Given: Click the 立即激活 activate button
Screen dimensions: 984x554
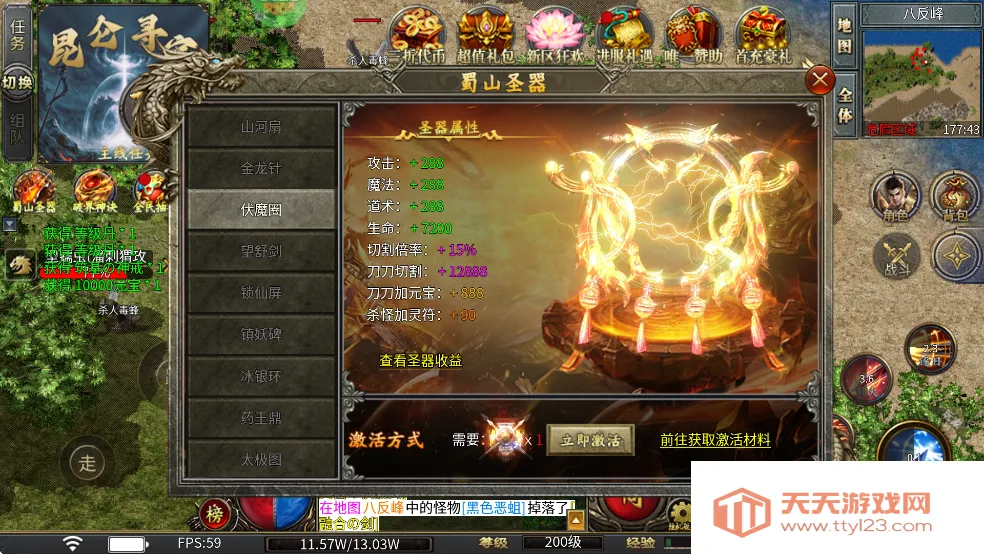Looking at the screenshot, I should [590, 440].
